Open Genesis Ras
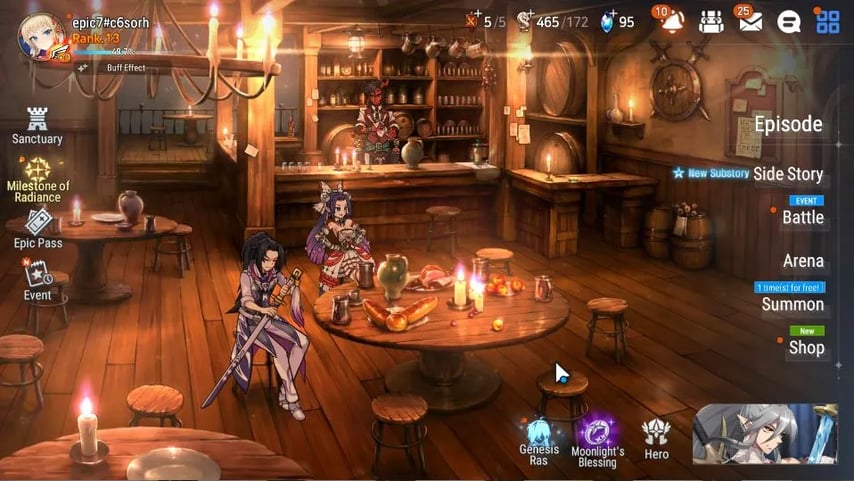The image size is (854, 481). 539,438
